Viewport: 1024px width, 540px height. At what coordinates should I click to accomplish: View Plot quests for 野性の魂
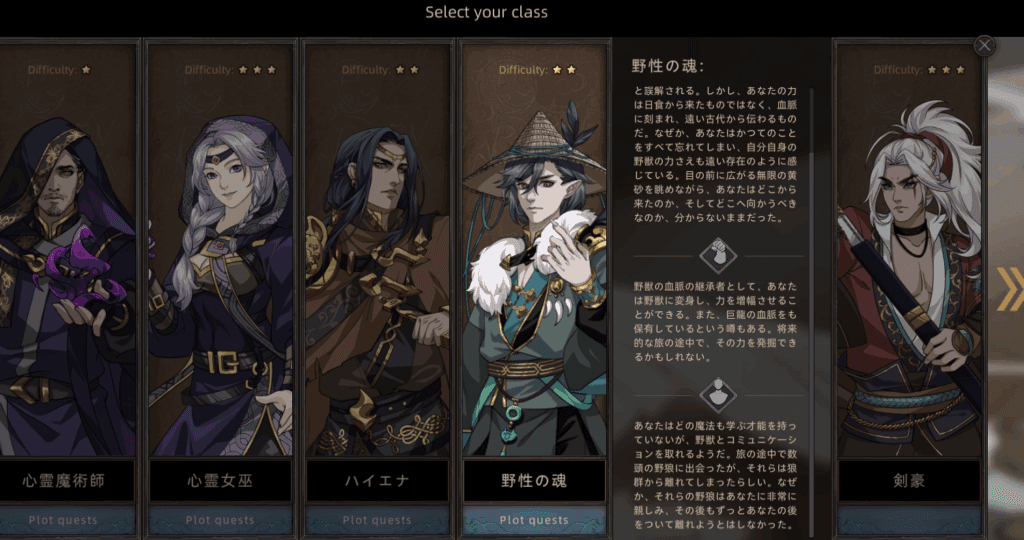534,520
